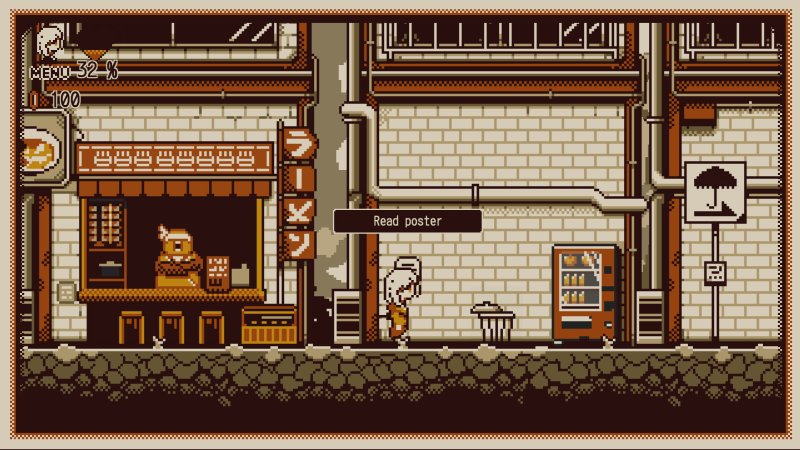
Task: Open the MENU label in the HUD
Action: (50, 72)
